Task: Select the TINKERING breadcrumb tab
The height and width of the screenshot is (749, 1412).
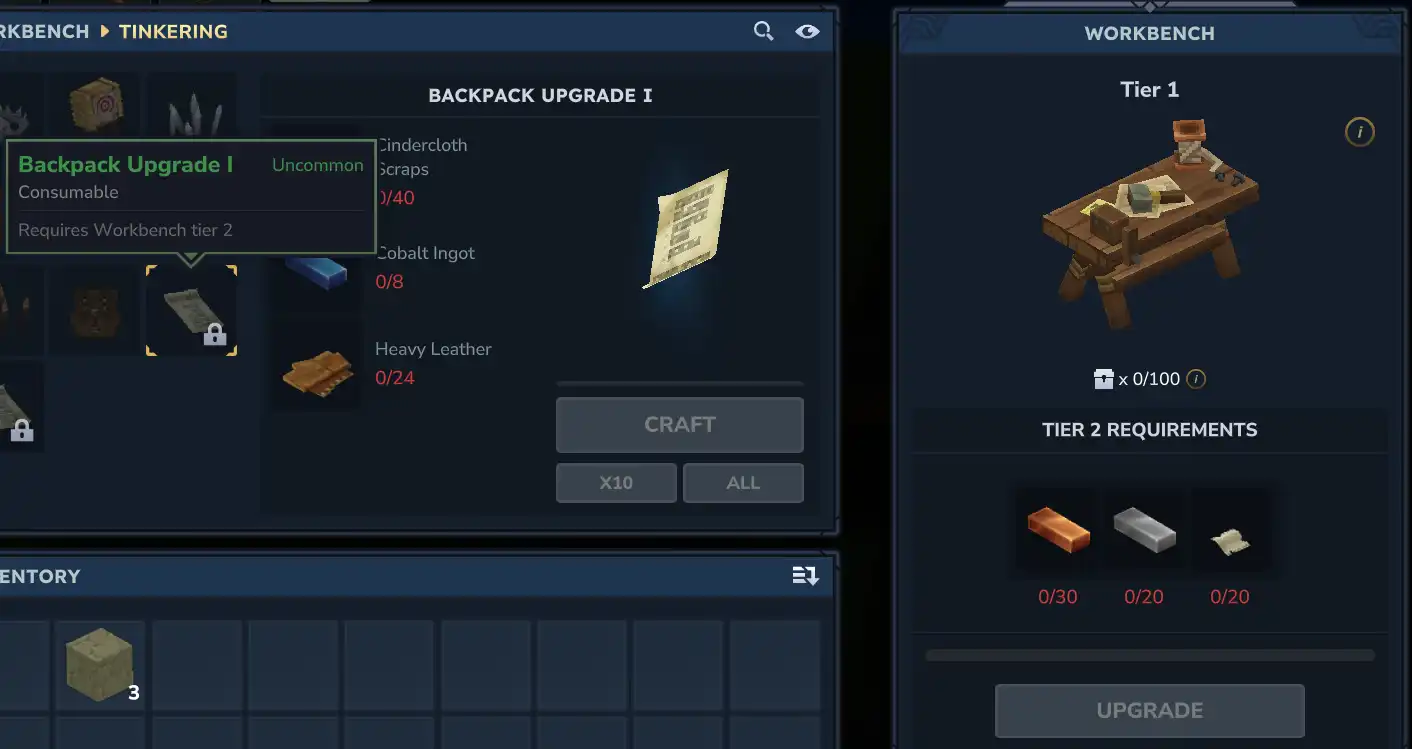Action: point(172,31)
